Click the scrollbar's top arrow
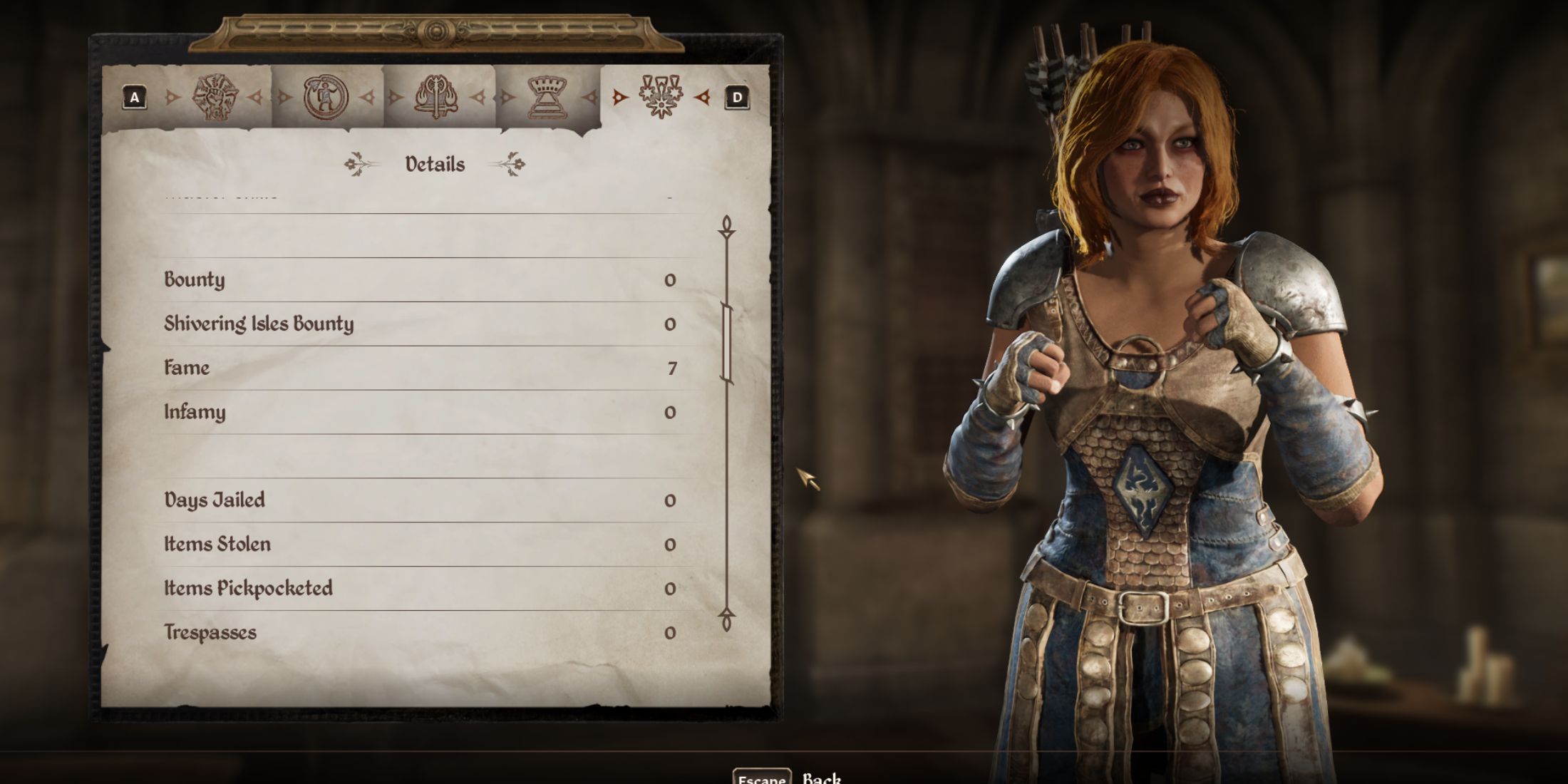The image size is (1568, 784). click(726, 227)
